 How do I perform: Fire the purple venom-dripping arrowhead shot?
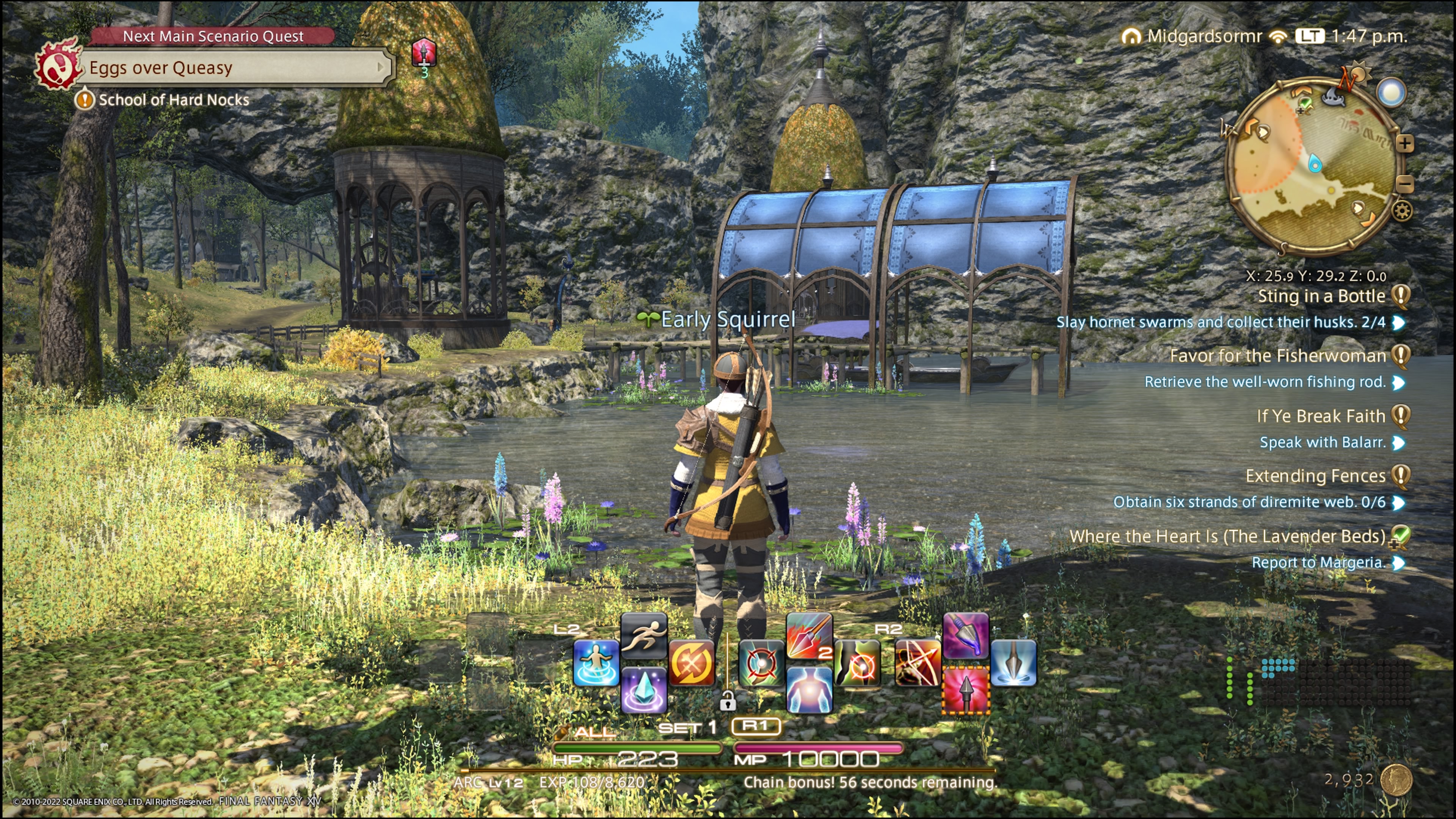[x=965, y=636]
